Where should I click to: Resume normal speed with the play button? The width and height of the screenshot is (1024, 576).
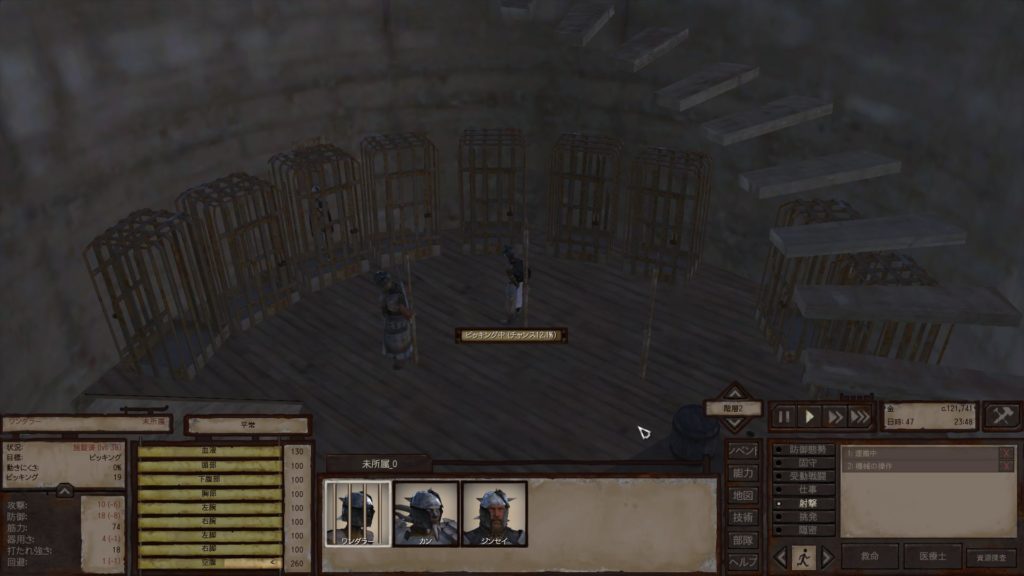point(810,417)
